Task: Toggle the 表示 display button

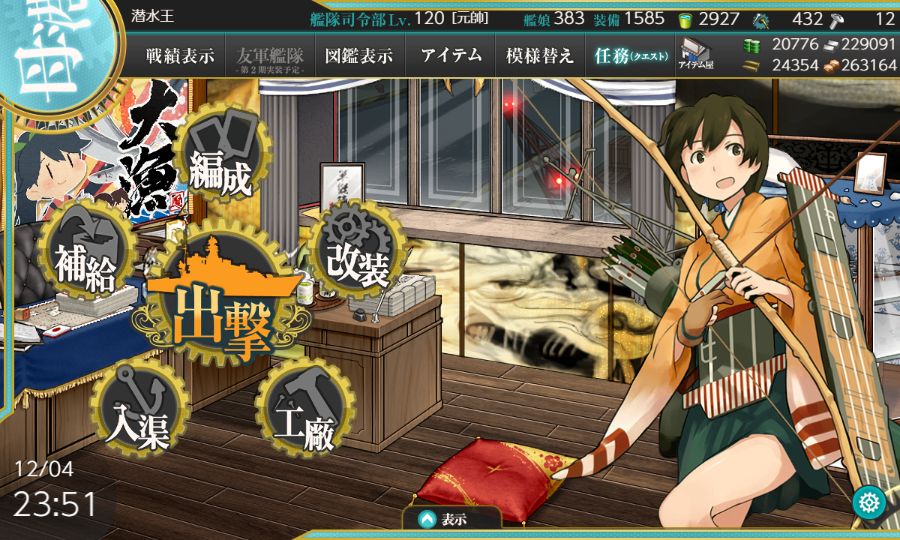Action: click(x=450, y=519)
